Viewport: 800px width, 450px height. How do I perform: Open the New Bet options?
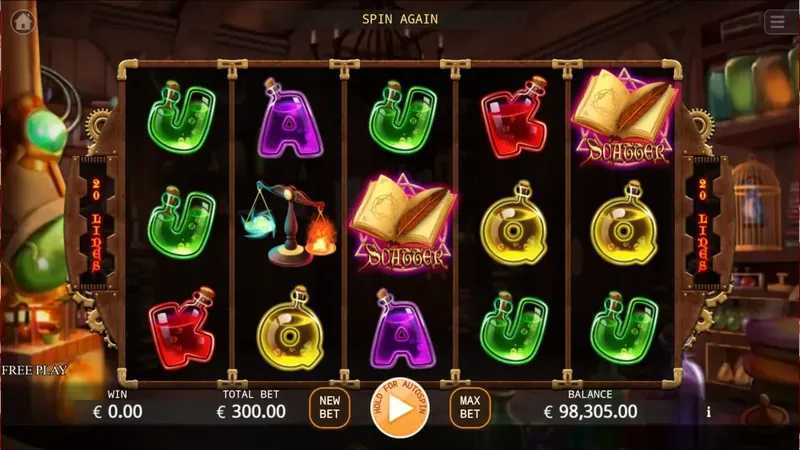[x=329, y=408]
